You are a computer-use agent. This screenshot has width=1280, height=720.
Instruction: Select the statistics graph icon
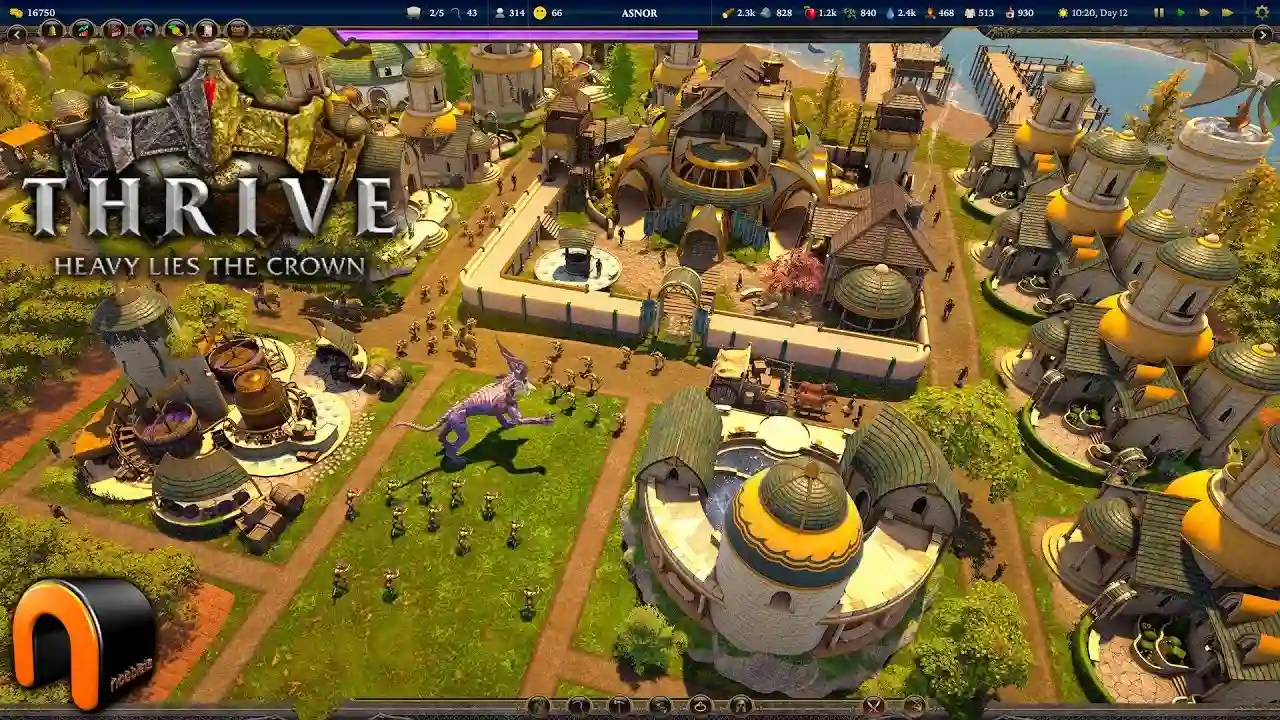pyautogui.click(x=82, y=31)
